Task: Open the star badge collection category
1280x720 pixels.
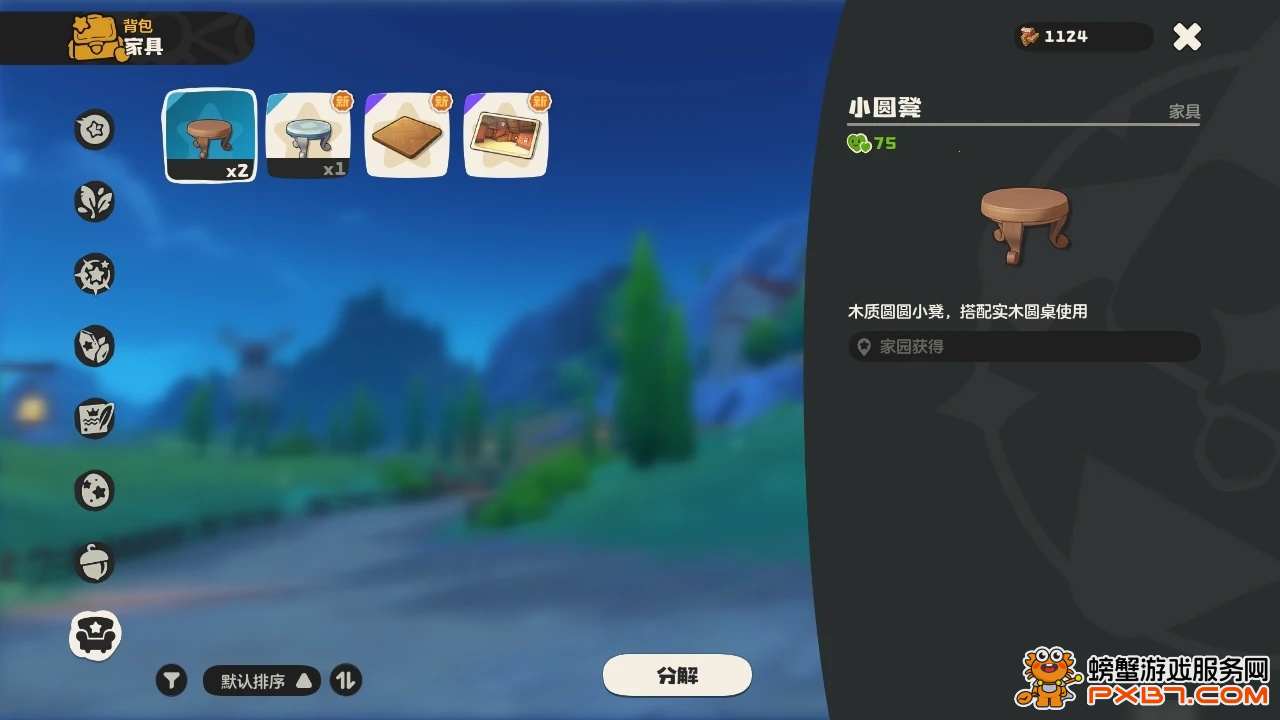Action: pyautogui.click(x=94, y=273)
